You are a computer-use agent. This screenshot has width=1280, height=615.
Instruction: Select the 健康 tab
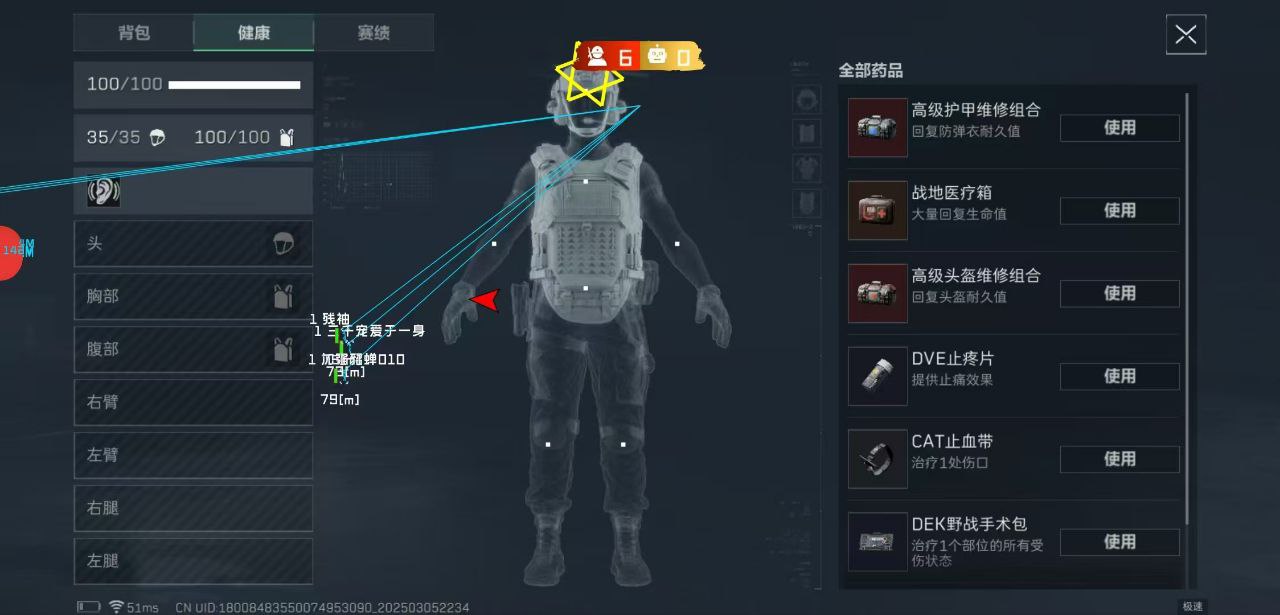(254, 33)
